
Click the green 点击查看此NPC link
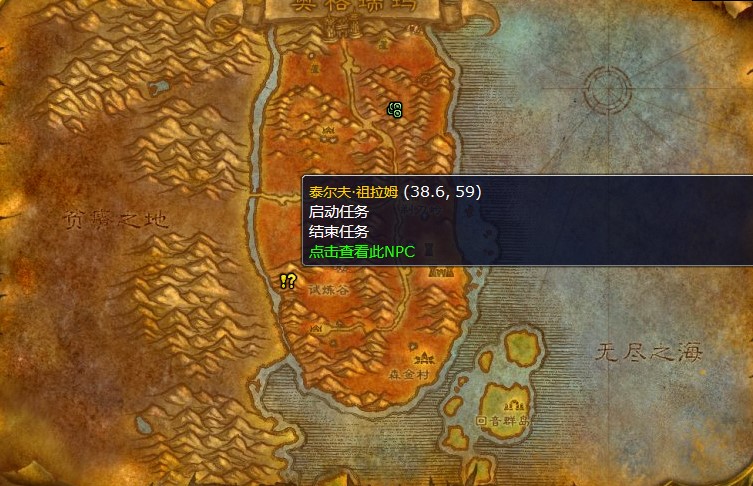click(x=362, y=252)
